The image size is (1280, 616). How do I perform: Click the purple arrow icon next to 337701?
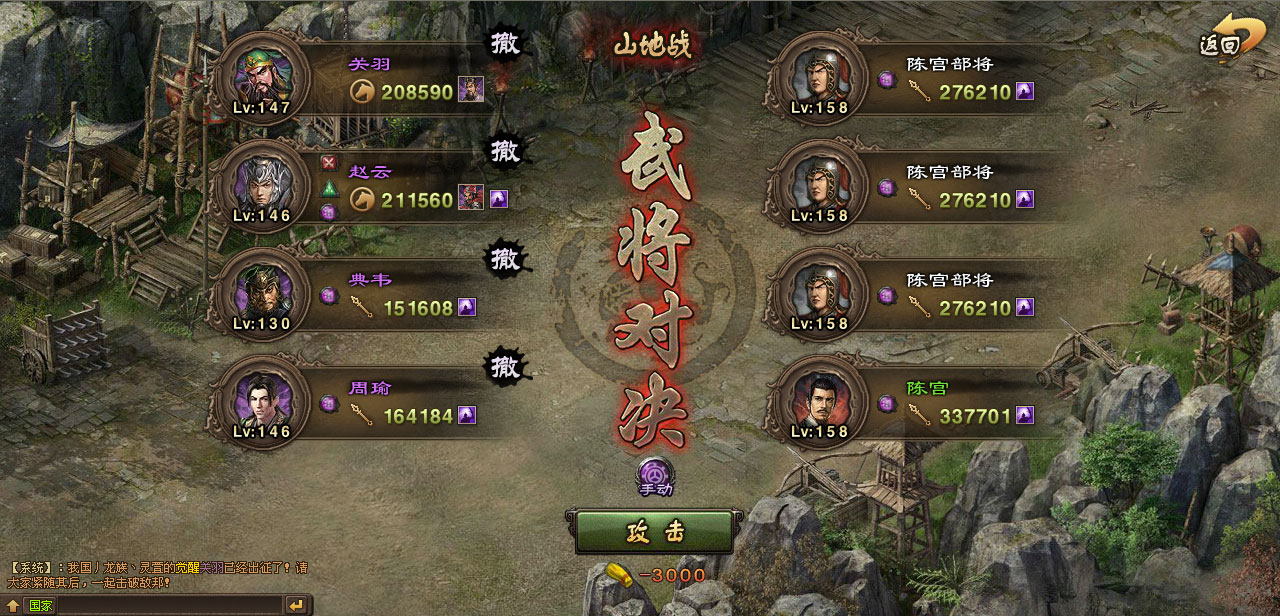click(1024, 415)
